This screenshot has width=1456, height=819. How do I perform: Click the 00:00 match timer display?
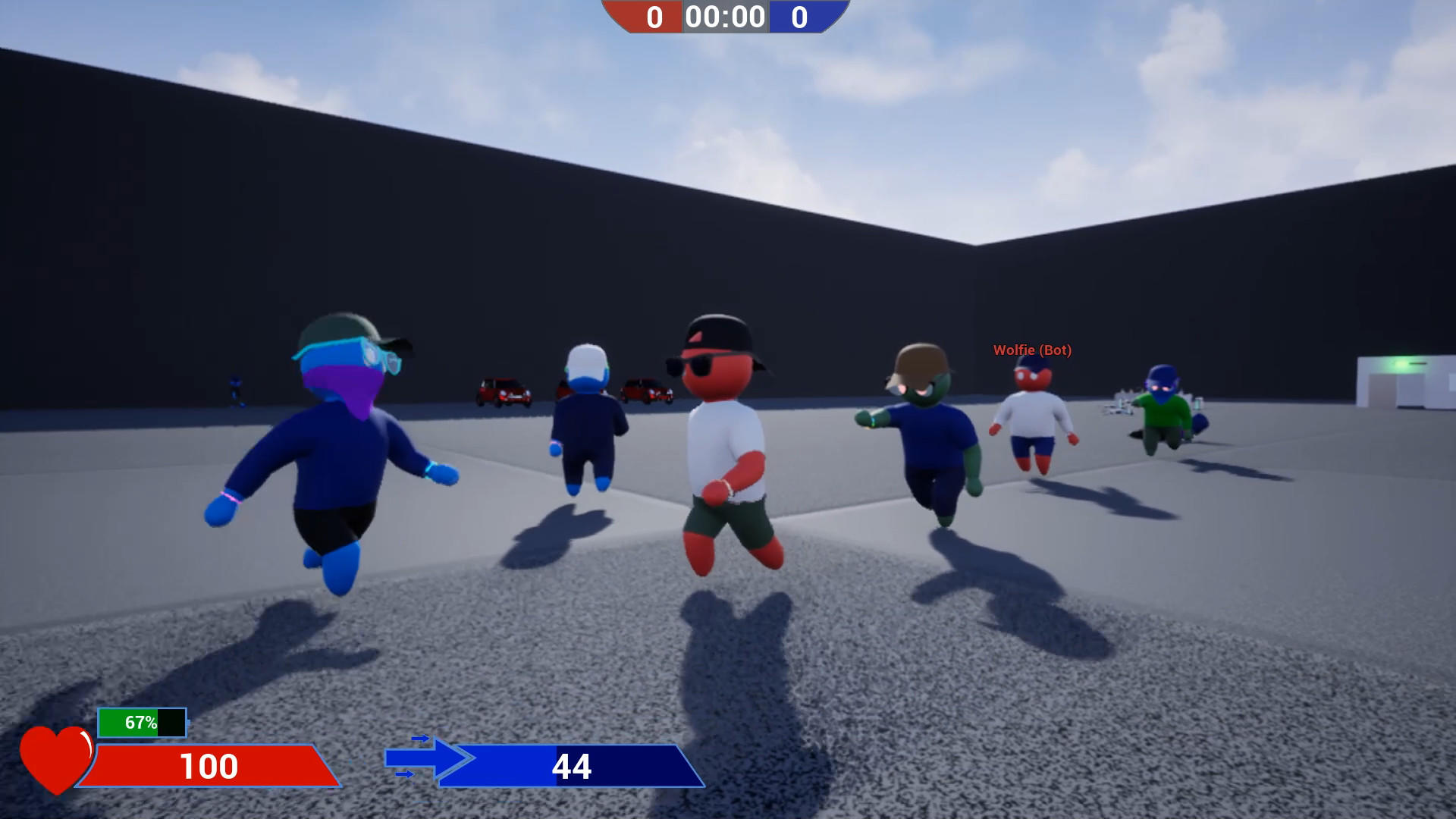[724, 17]
